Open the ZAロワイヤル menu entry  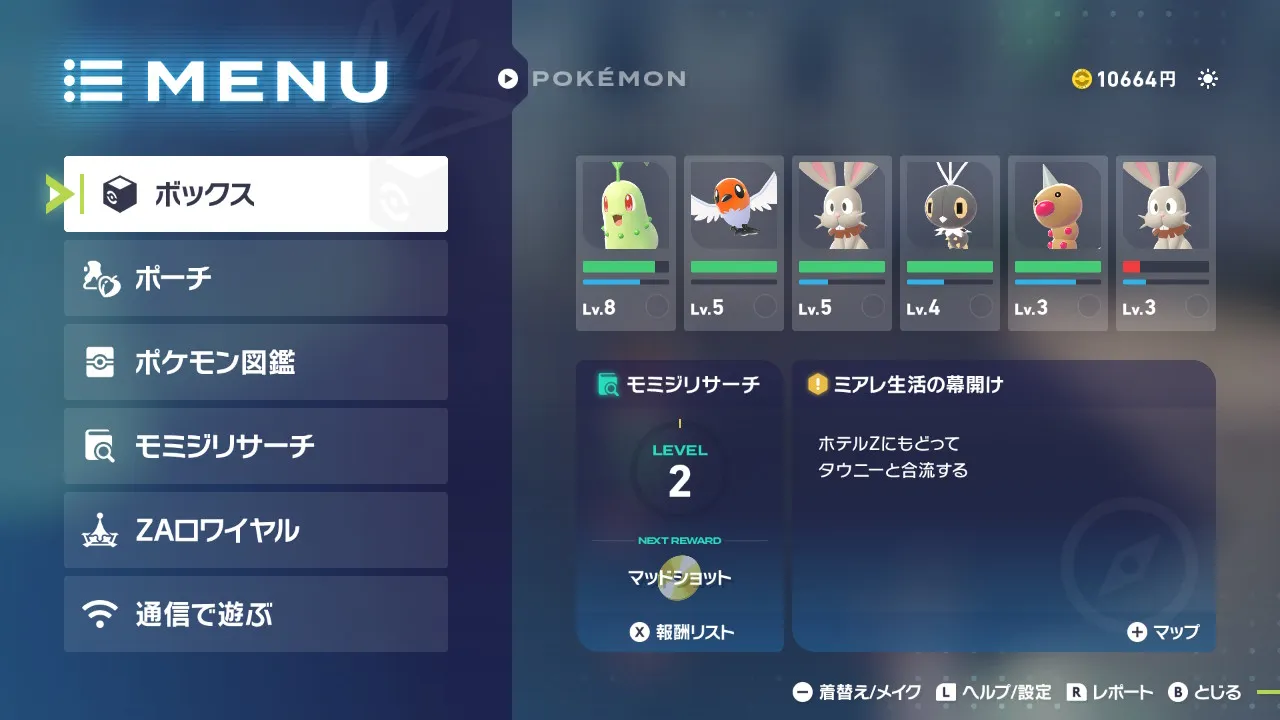255,530
